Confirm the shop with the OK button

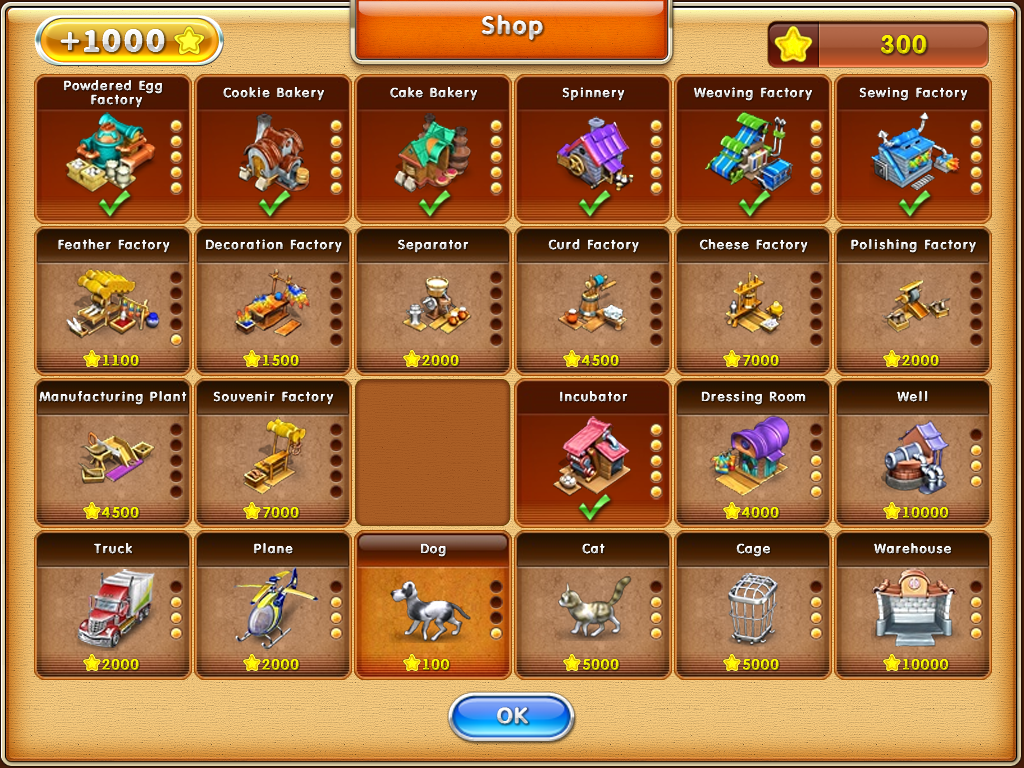(511, 716)
